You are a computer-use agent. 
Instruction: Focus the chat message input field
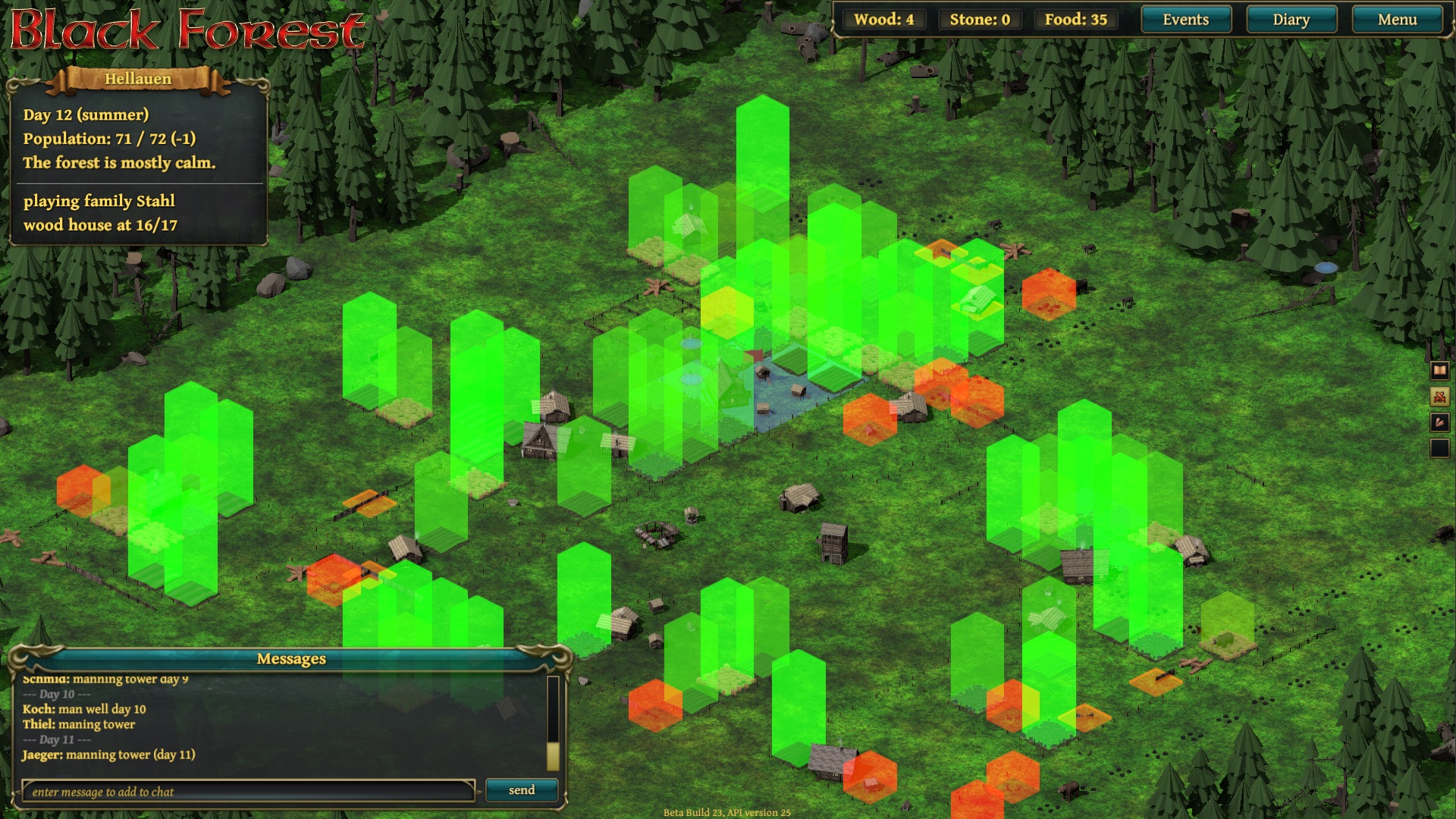pyautogui.click(x=248, y=792)
